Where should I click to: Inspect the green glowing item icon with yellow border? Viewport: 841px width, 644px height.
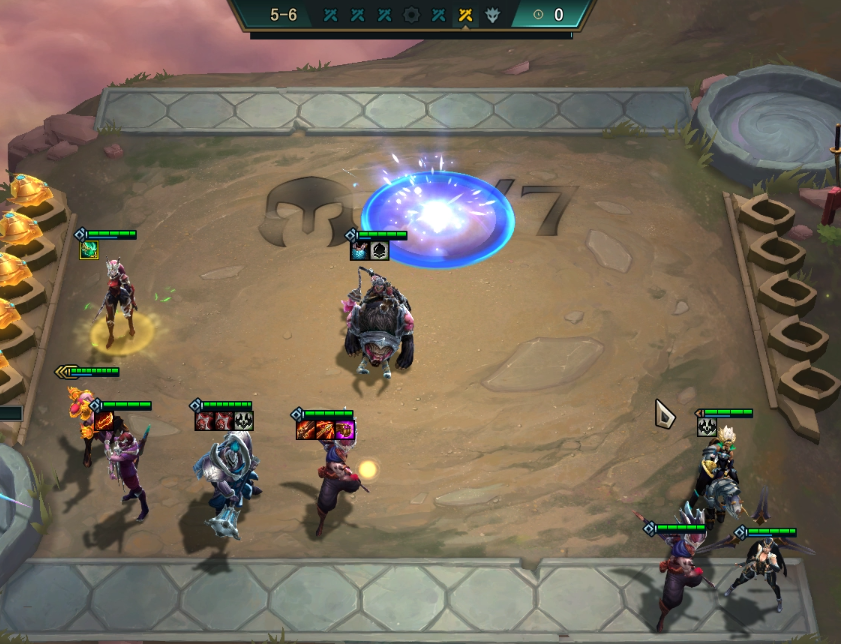click(89, 249)
